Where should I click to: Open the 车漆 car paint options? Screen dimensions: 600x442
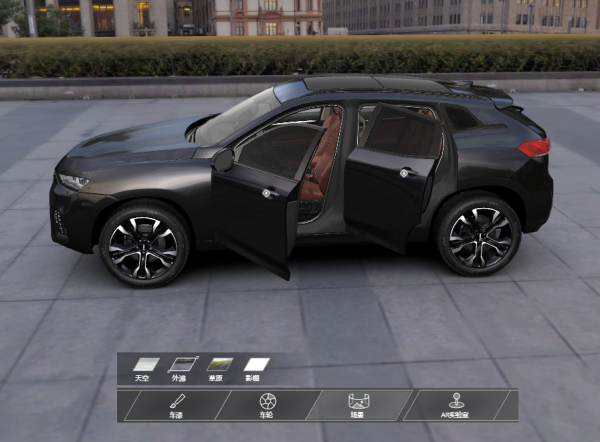point(176,405)
